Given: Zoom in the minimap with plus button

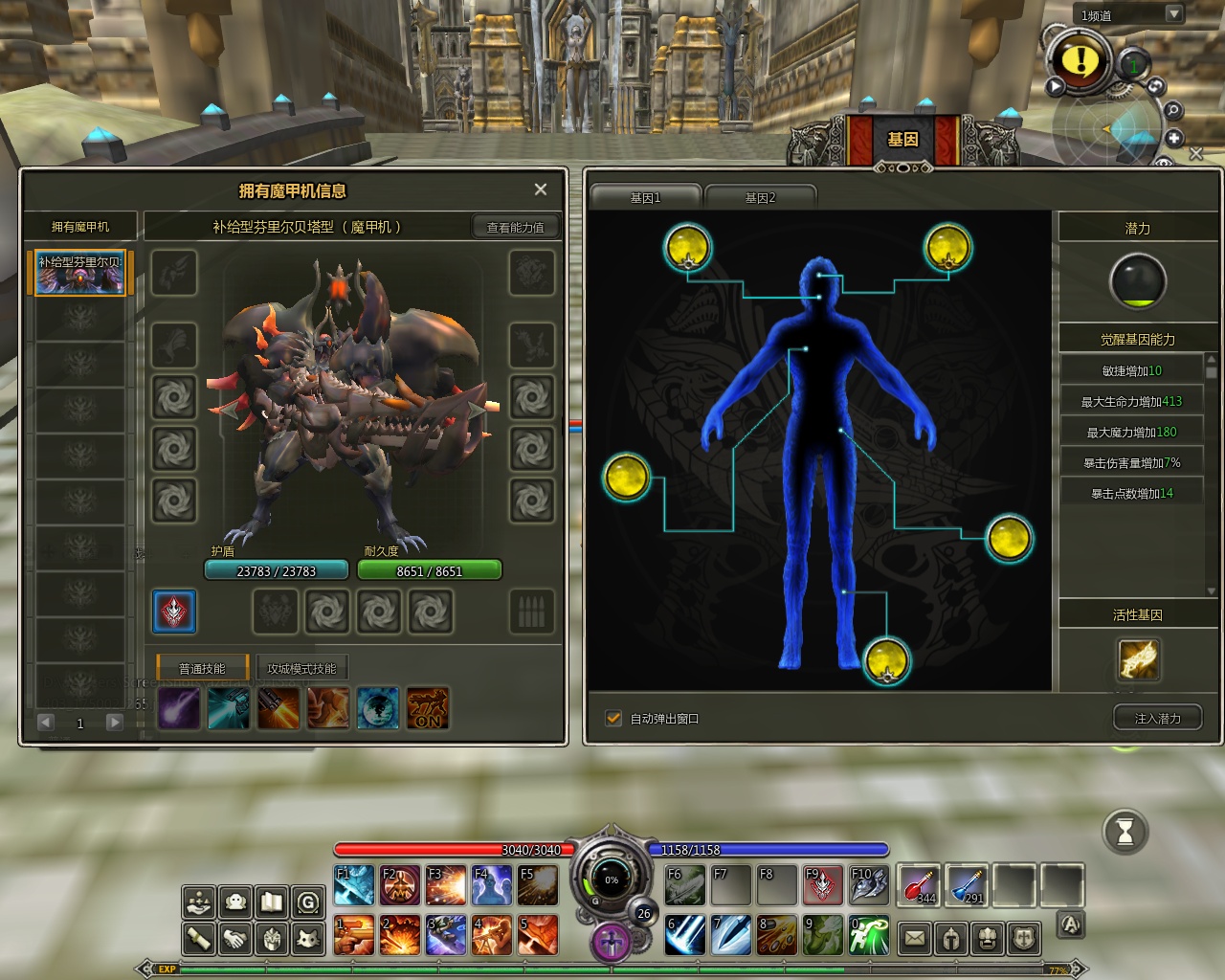Looking at the screenshot, I should coord(1174,138).
